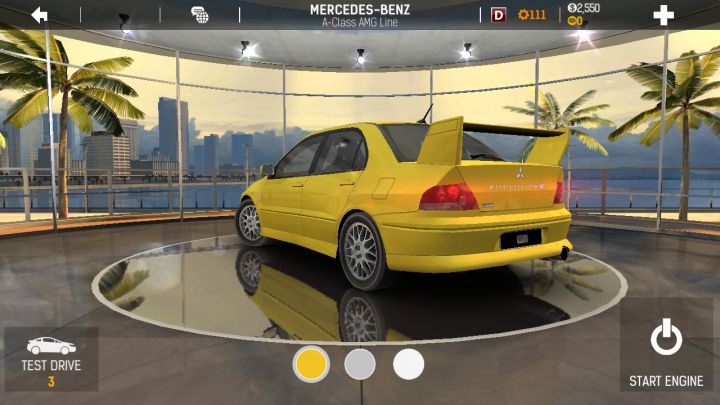720x405 pixels.
Task: Open the globe and coins icon
Action: coord(200,15)
